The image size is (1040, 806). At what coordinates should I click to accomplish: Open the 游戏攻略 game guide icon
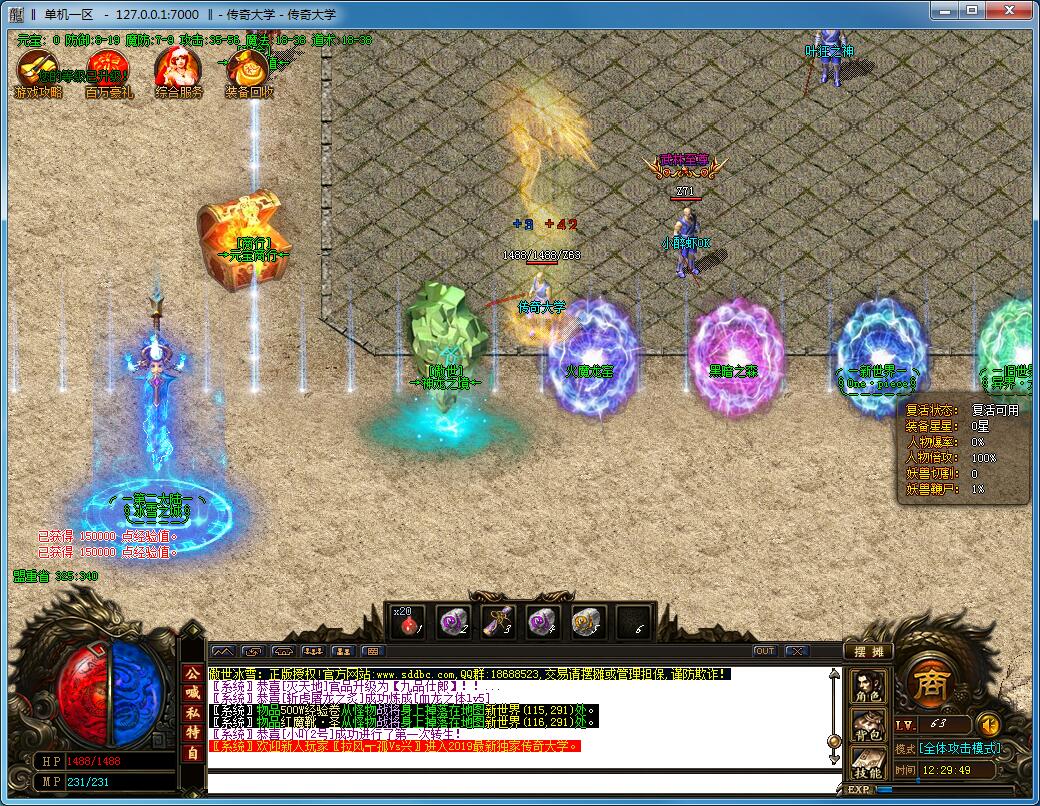click(x=38, y=72)
